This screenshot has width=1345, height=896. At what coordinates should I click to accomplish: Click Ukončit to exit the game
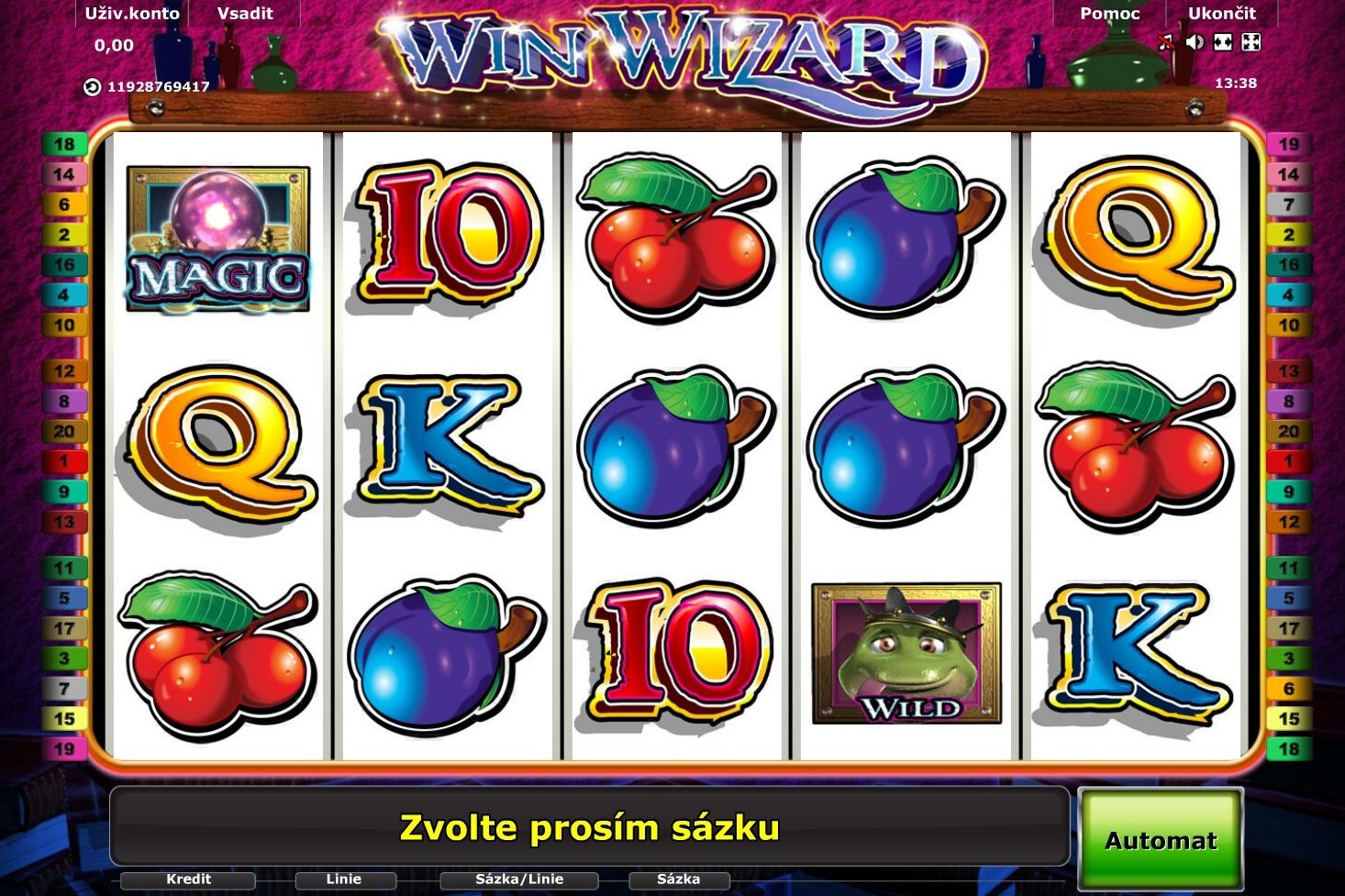point(1220,13)
